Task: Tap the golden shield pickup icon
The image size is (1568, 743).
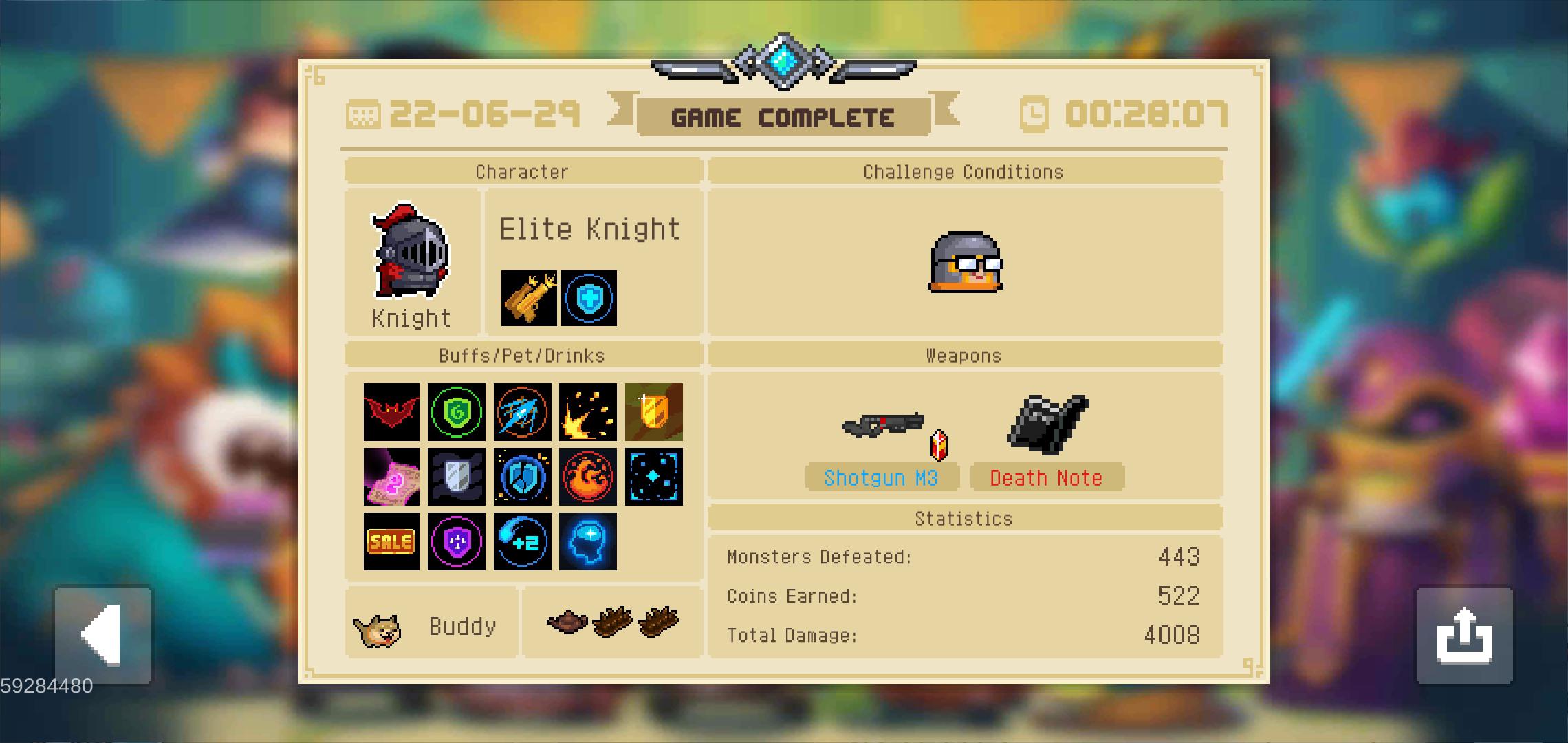Action: [654, 413]
